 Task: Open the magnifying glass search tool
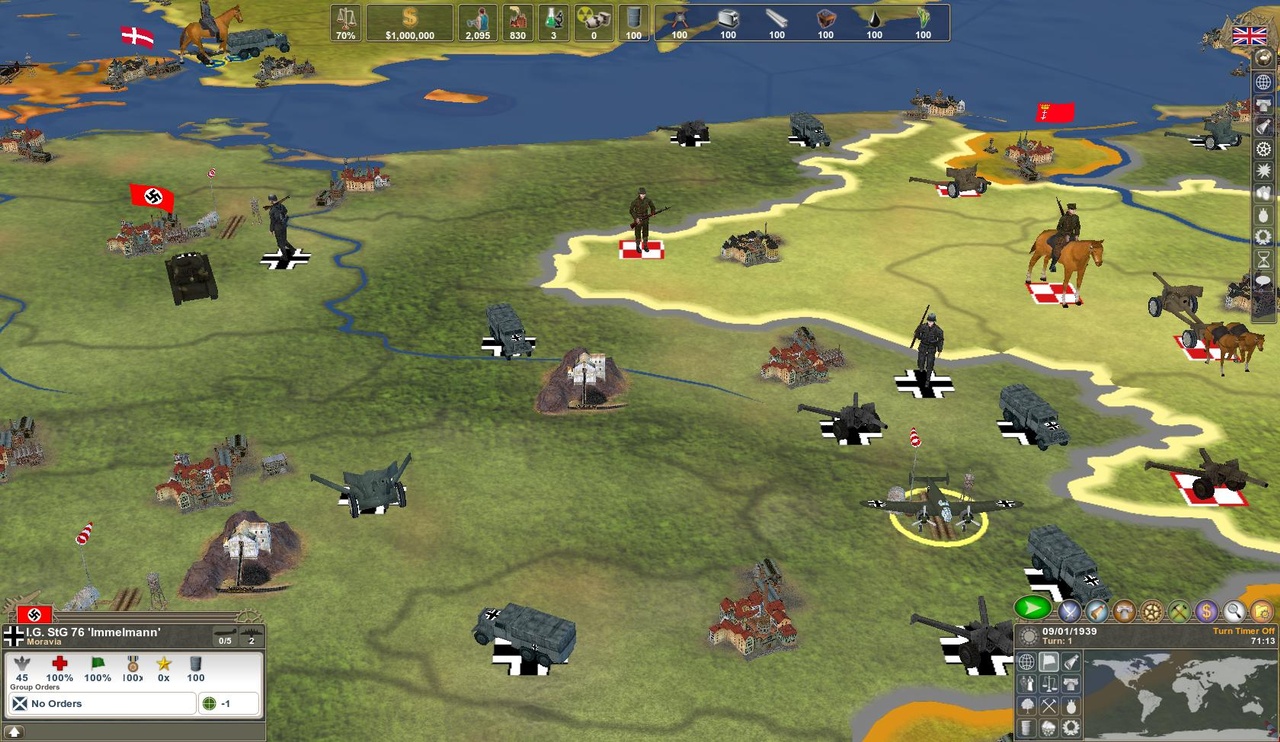pyautogui.click(x=1234, y=610)
